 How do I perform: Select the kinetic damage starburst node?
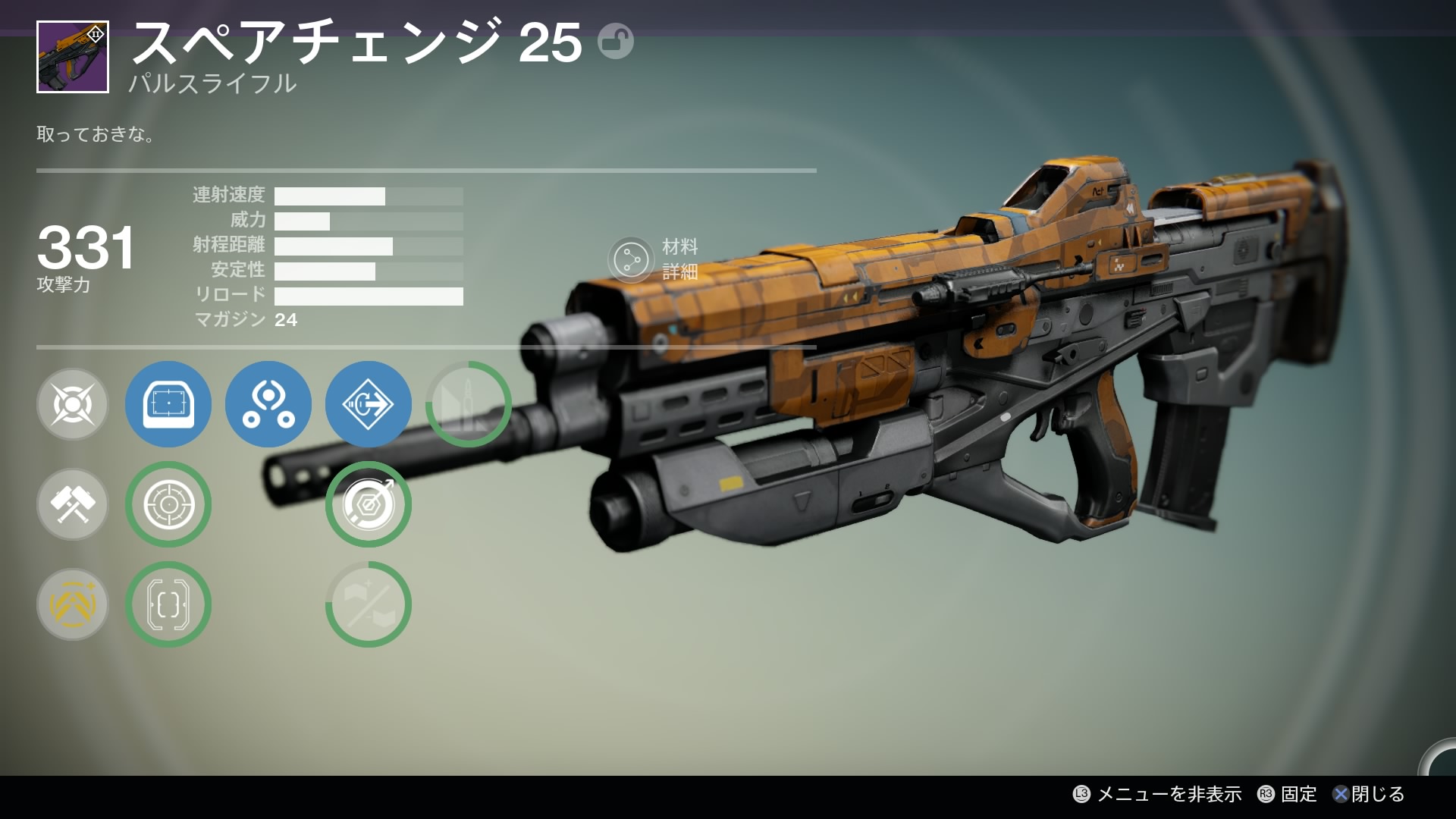point(73,404)
